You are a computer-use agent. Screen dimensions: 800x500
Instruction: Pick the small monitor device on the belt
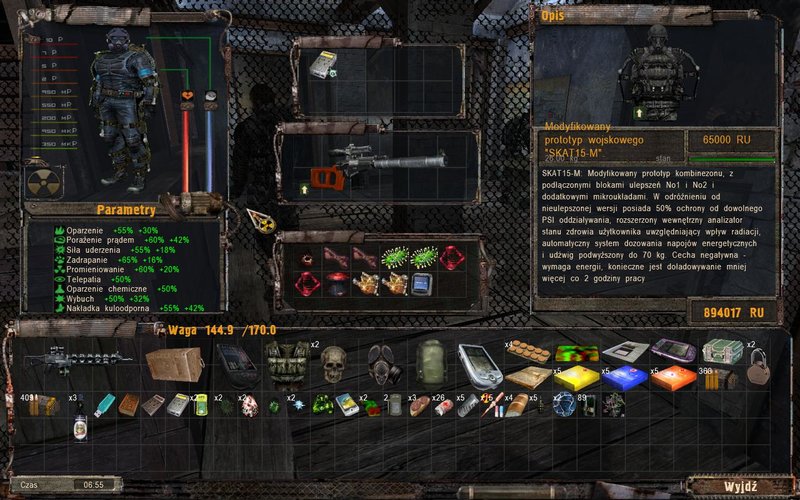(x=421, y=284)
